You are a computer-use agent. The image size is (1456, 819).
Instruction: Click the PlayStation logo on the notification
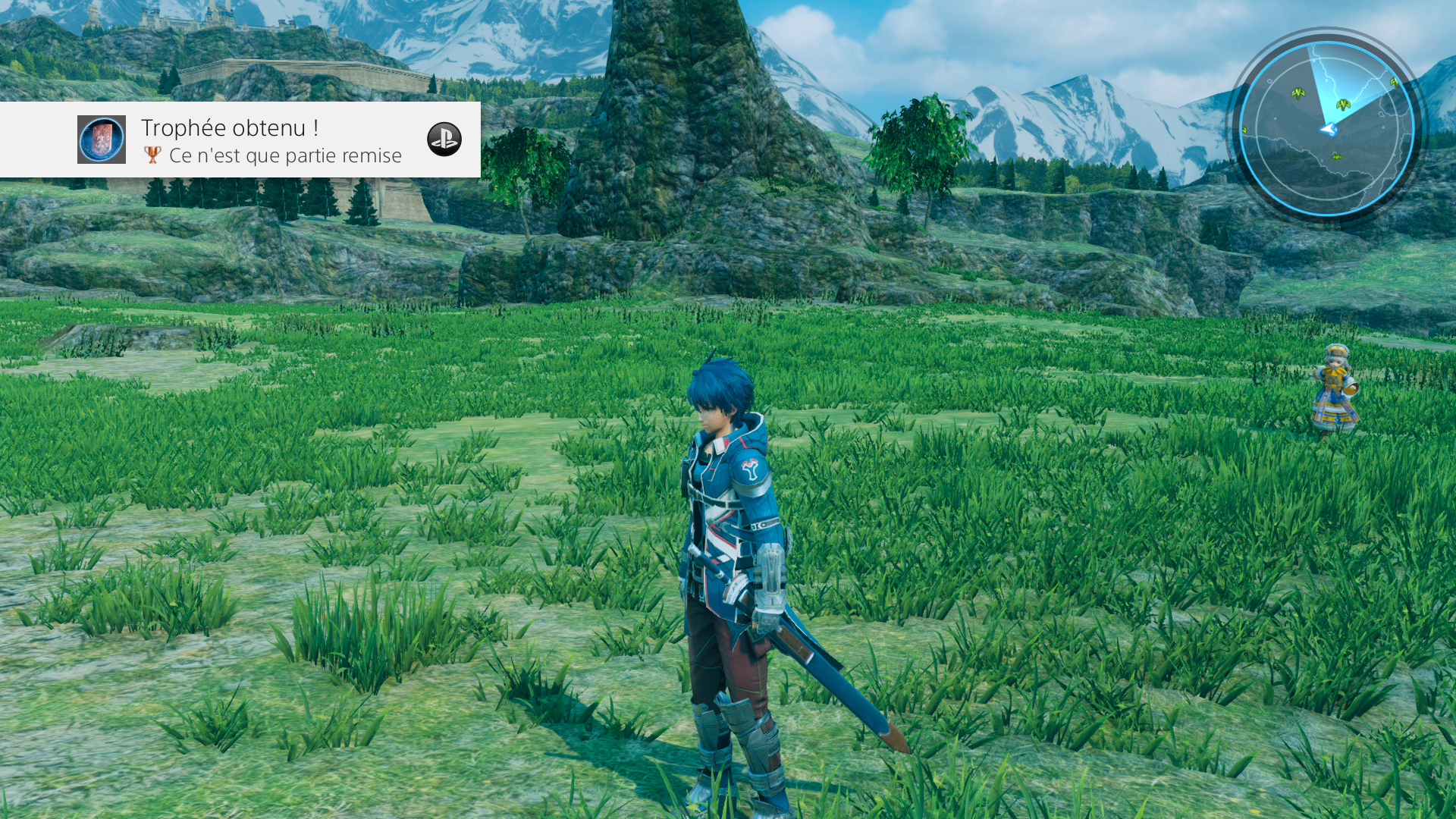pos(444,140)
